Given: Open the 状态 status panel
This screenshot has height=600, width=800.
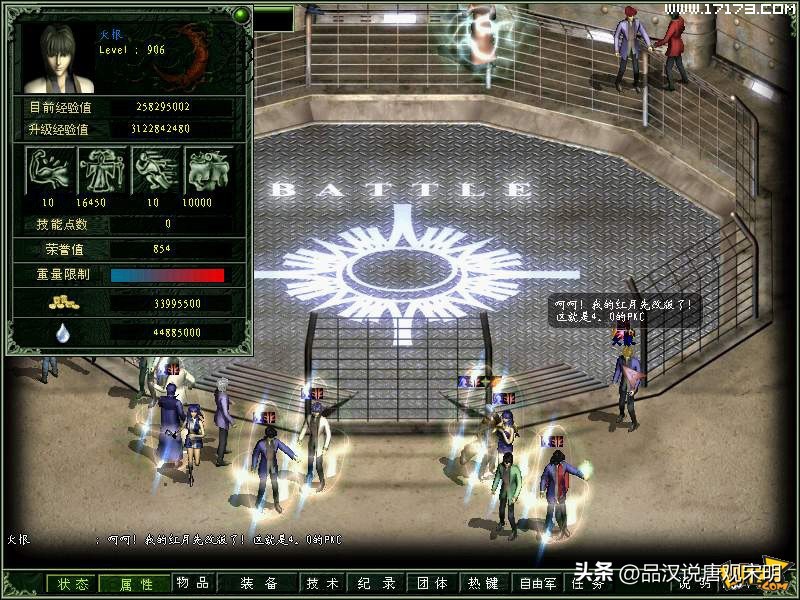Looking at the screenshot, I should click(73, 584).
